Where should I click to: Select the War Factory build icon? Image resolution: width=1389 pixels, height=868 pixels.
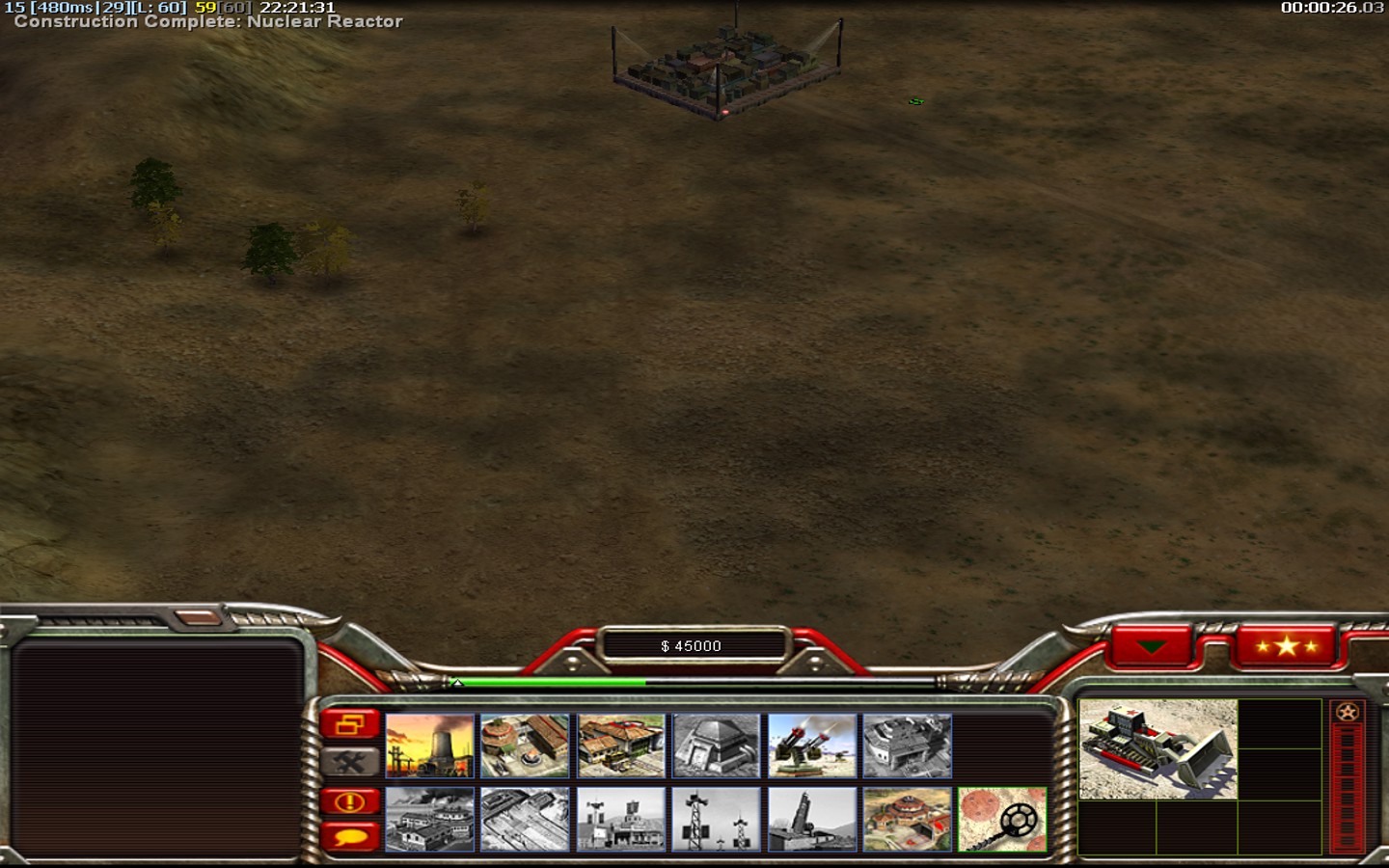coord(907,746)
